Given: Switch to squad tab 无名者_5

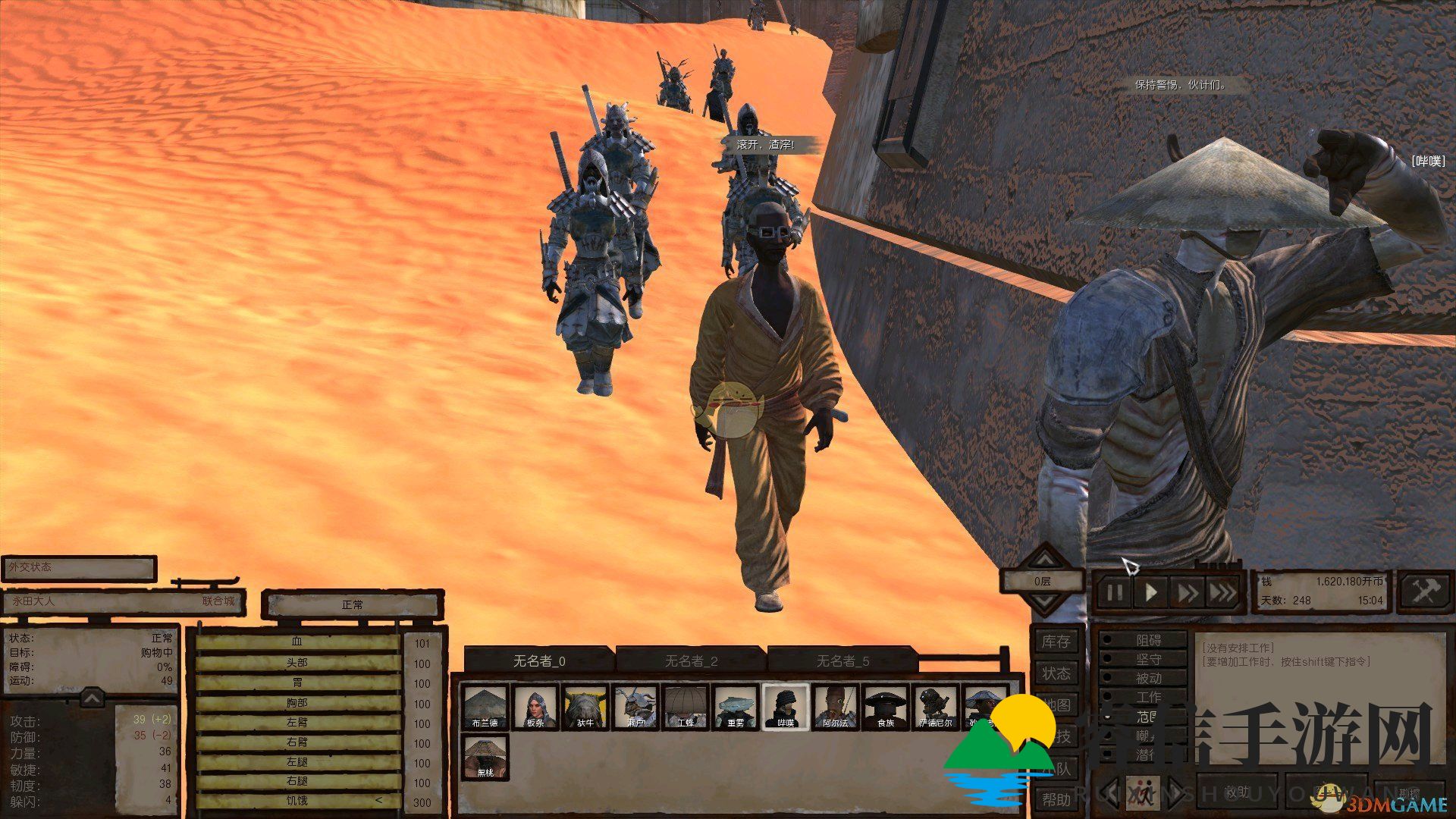Looking at the screenshot, I should pos(842,661).
